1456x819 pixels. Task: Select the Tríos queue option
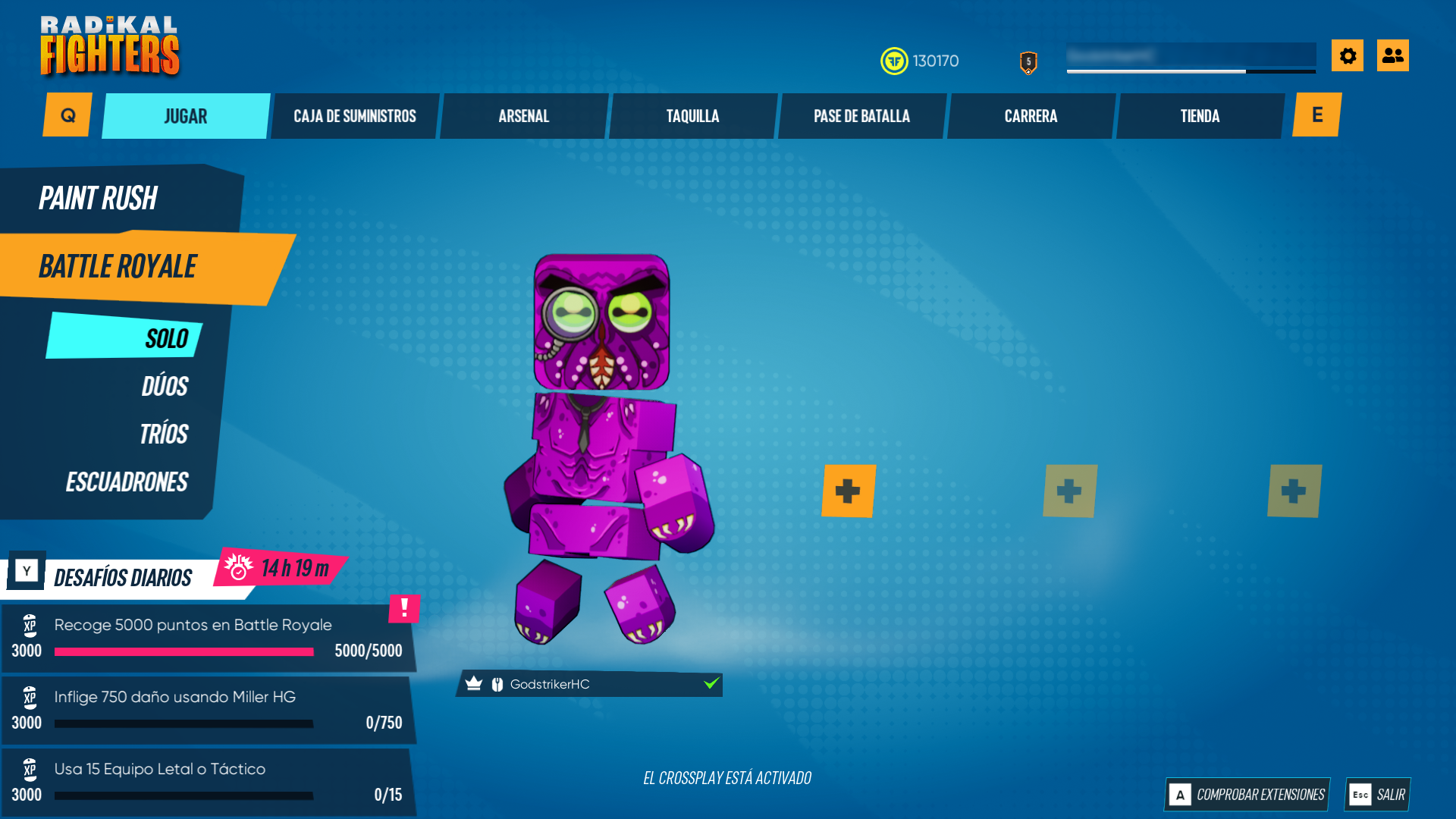click(164, 434)
